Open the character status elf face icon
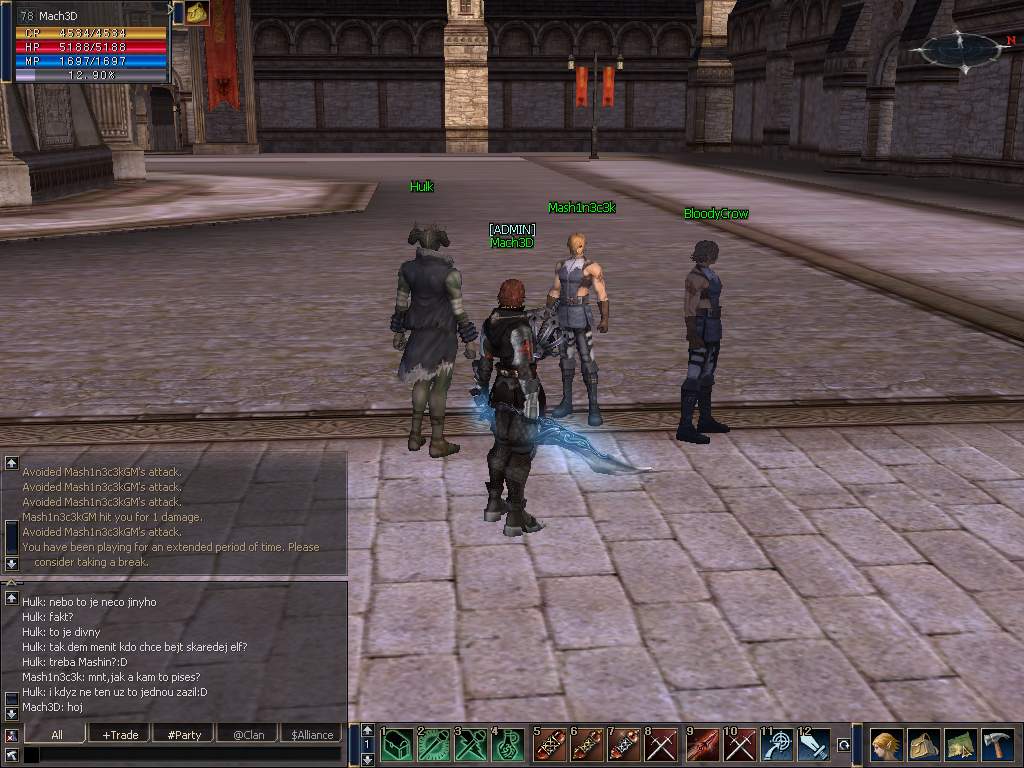The width and height of the screenshot is (1024, 768). click(886, 745)
